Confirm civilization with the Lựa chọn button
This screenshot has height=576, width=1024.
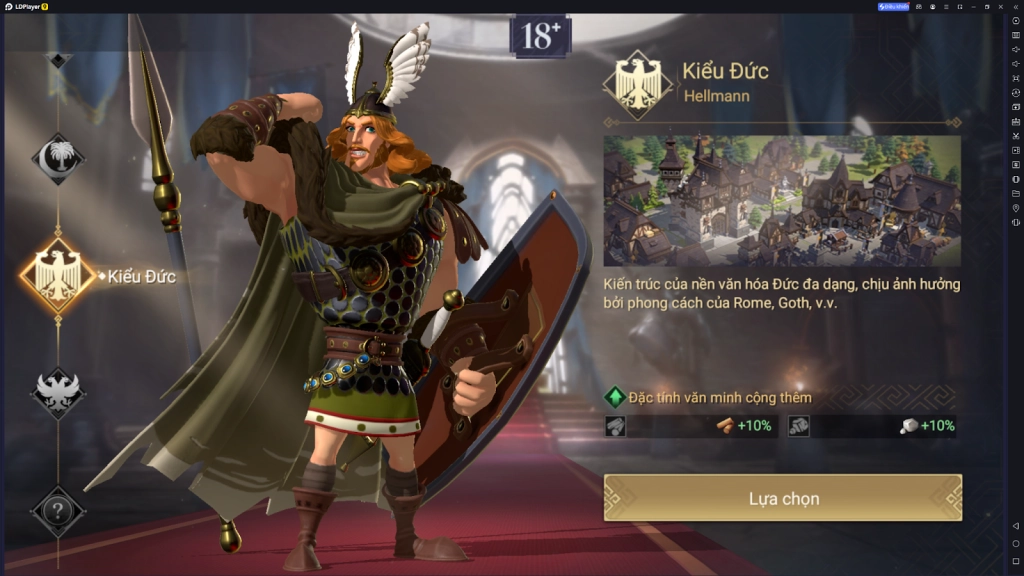pyautogui.click(x=783, y=498)
